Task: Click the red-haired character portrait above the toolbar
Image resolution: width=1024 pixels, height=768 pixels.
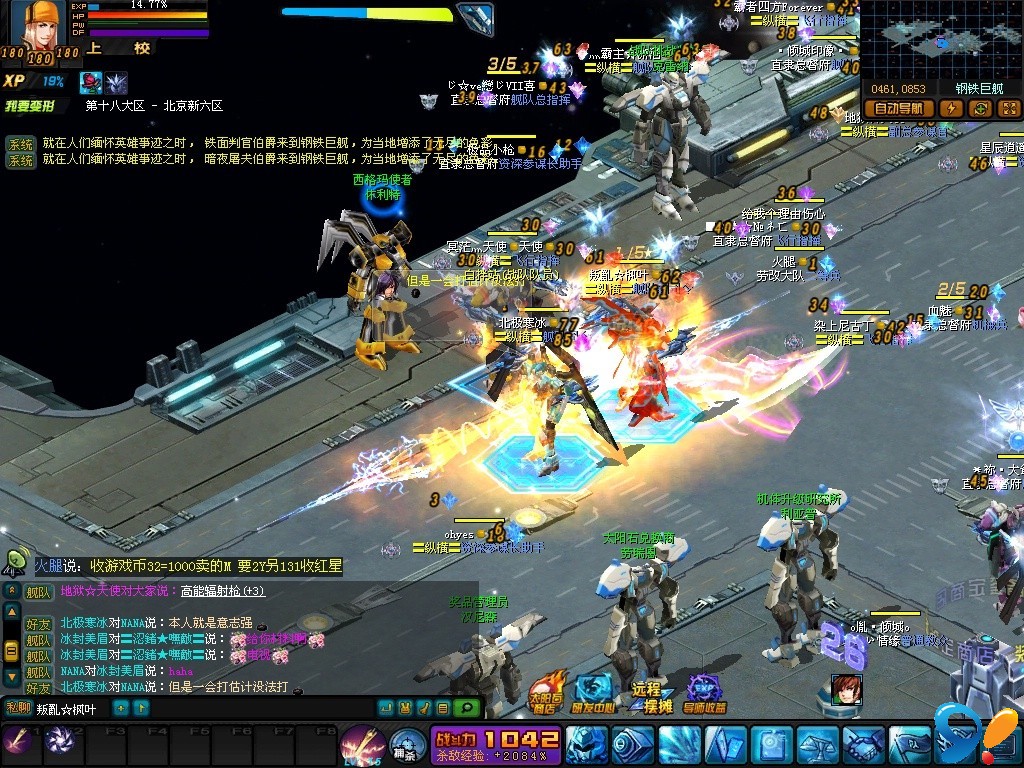Action: click(846, 690)
